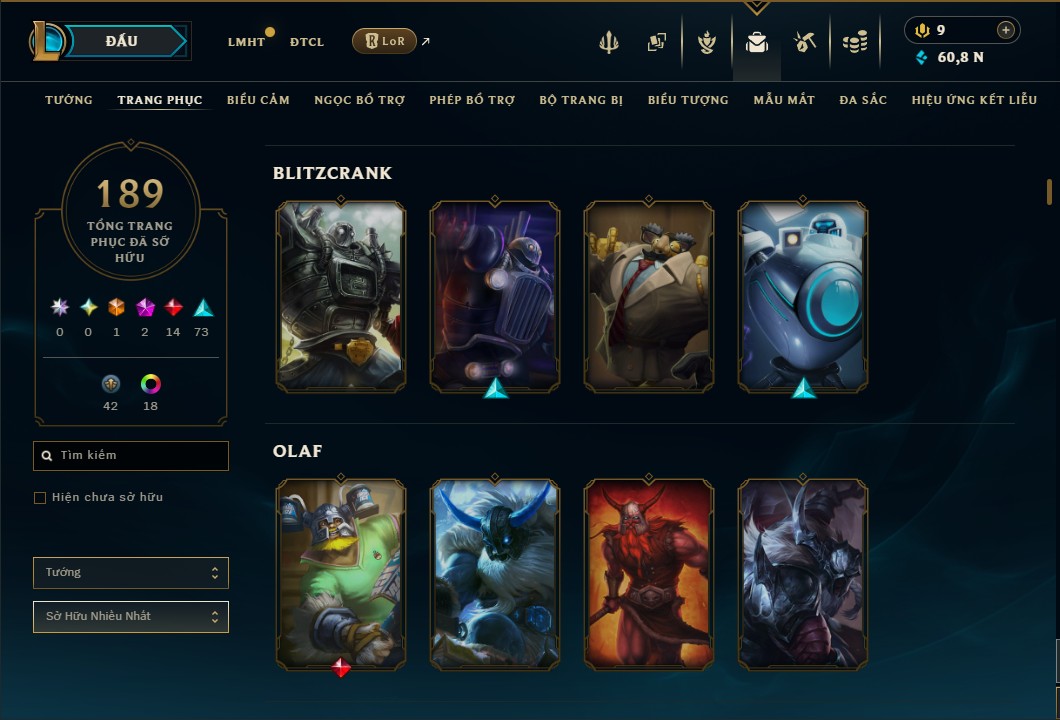Show the BIỂU TƯỢNG icons tab
The height and width of the screenshot is (720, 1060).
[688, 100]
